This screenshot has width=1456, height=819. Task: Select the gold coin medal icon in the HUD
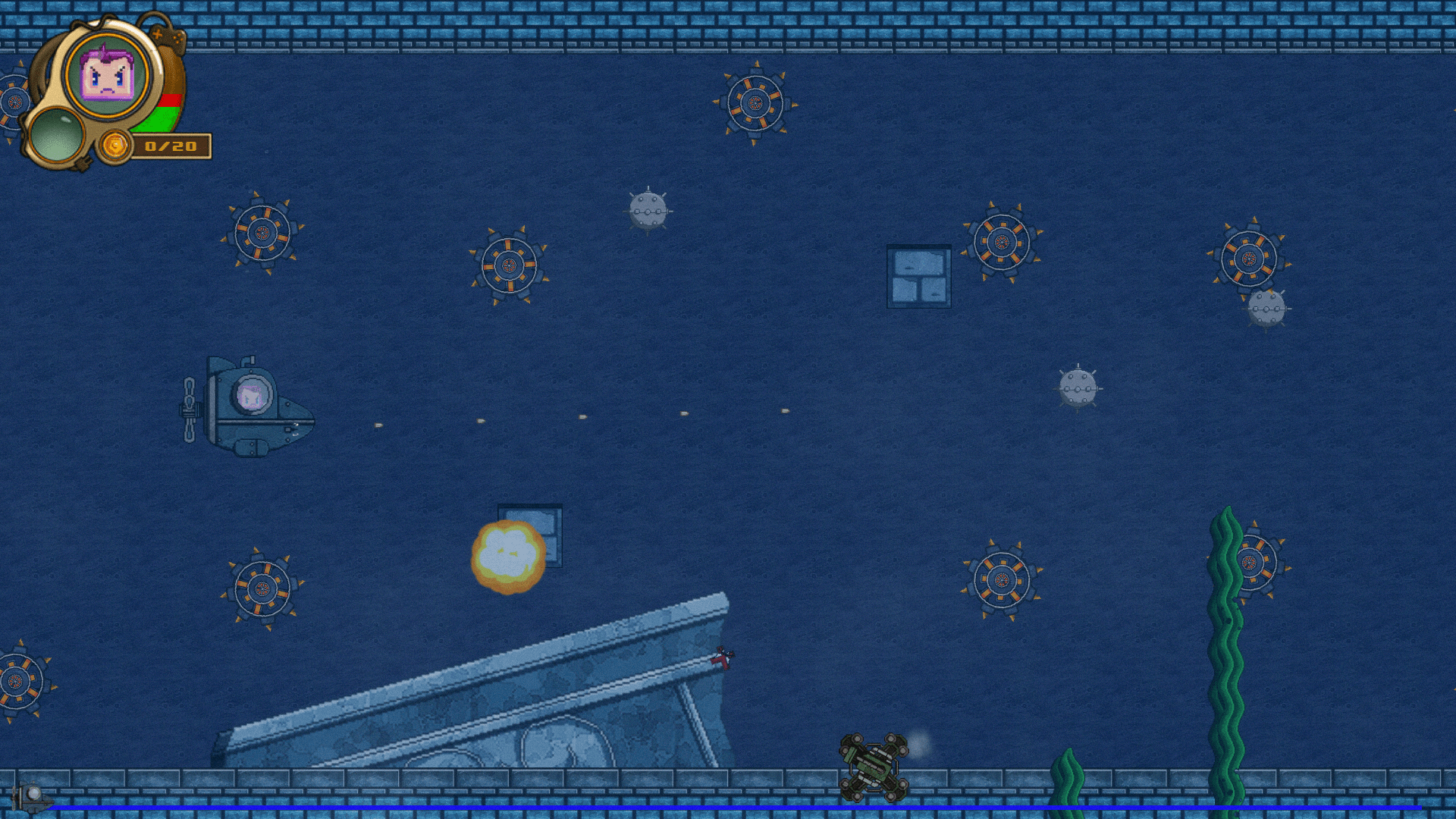115,145
